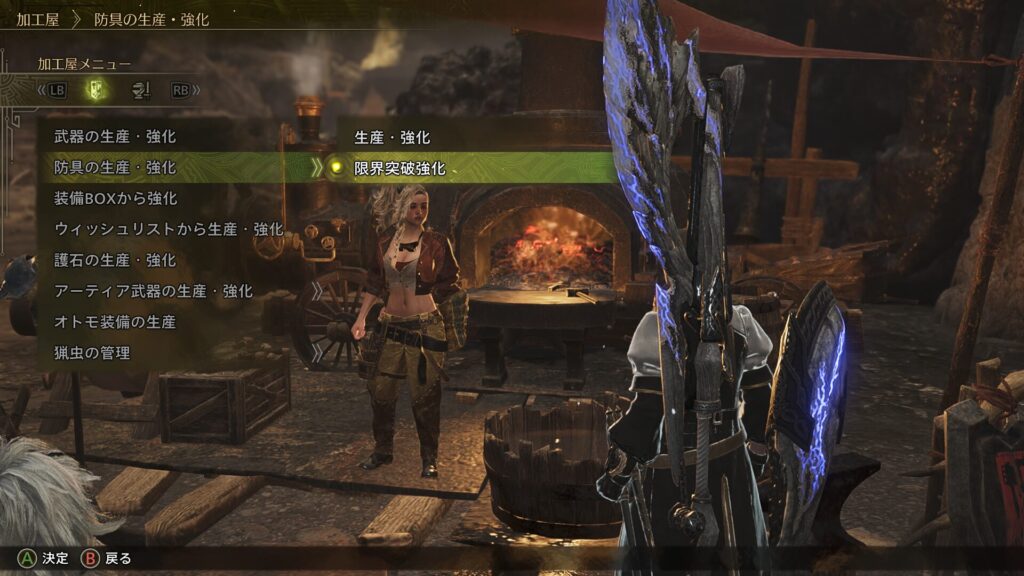Viewport: 1024px width, 576px height.
Task: Select 限界突破強化 submenu option
Action: 400,168
